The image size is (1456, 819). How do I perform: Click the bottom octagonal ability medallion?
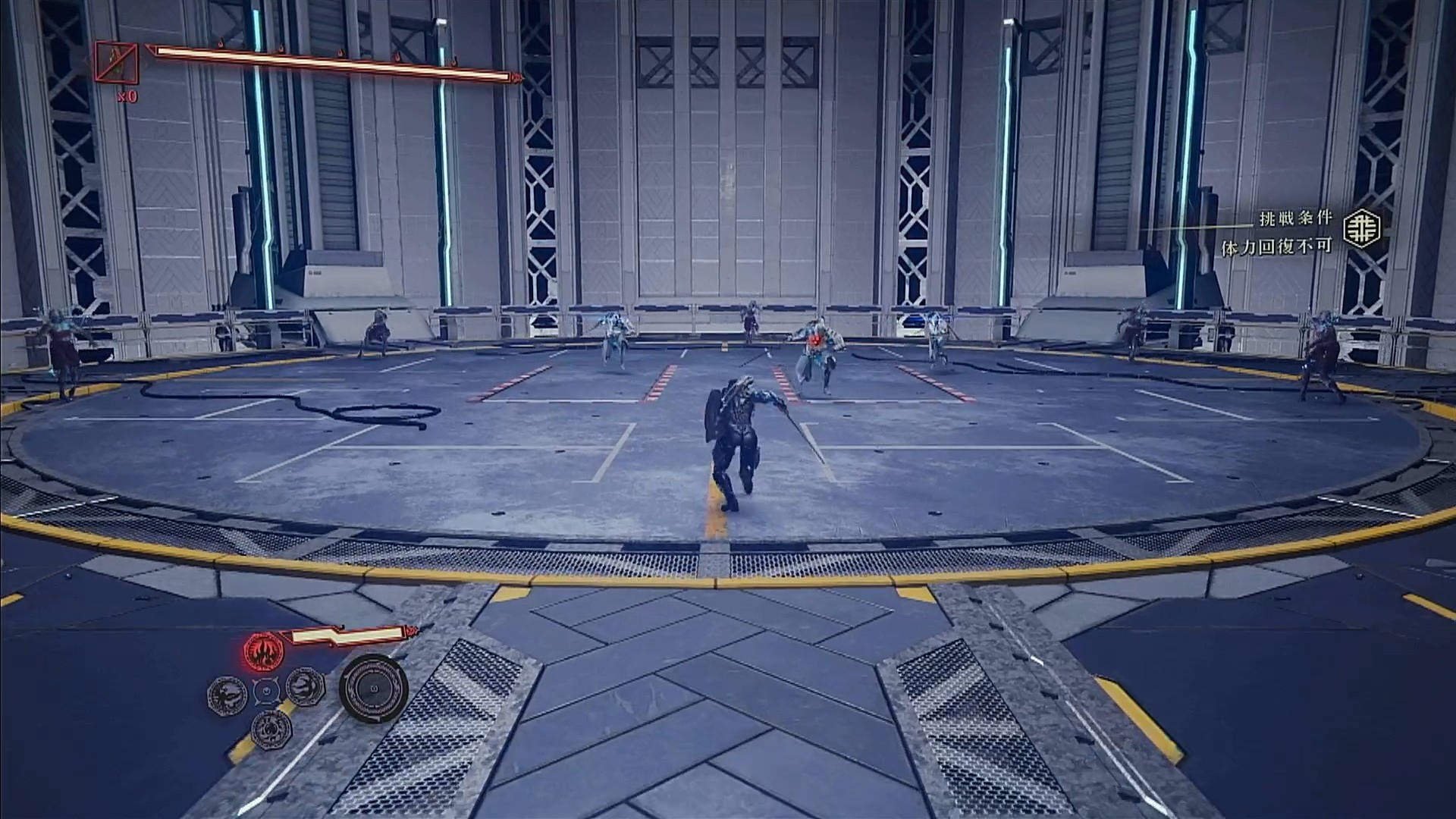(x=271, y=729)
